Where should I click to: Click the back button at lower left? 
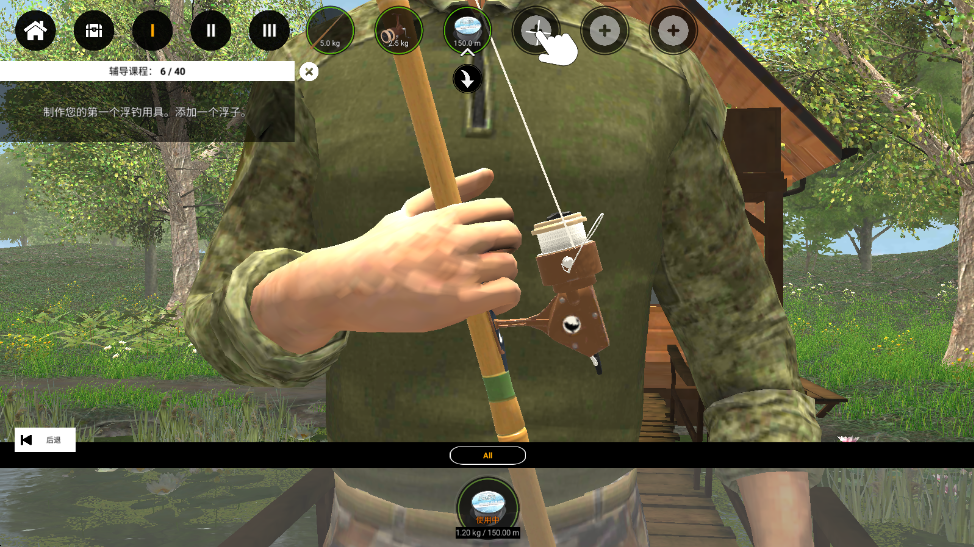click(x=45, y=440)
